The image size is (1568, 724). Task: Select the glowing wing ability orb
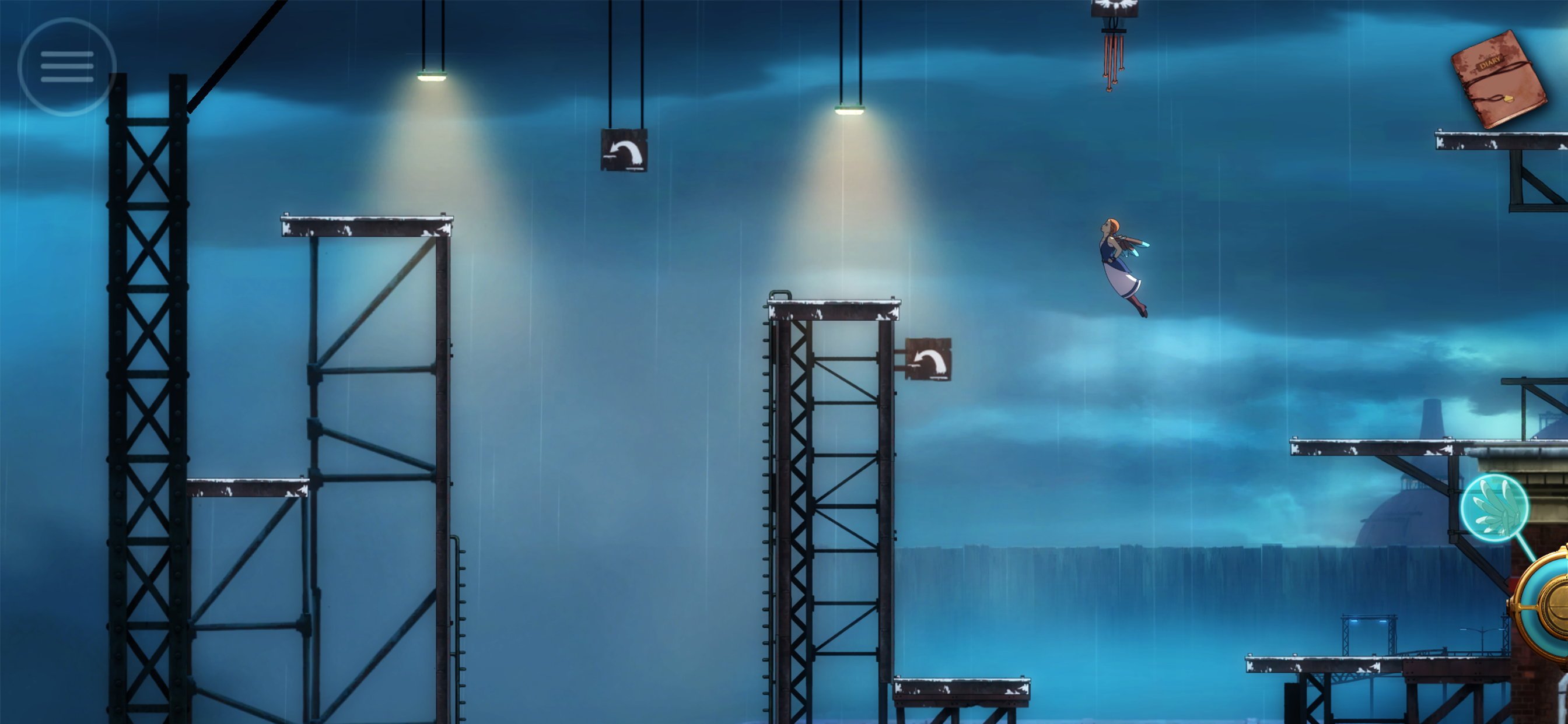pyautogui.click(x=1495, y=507)
